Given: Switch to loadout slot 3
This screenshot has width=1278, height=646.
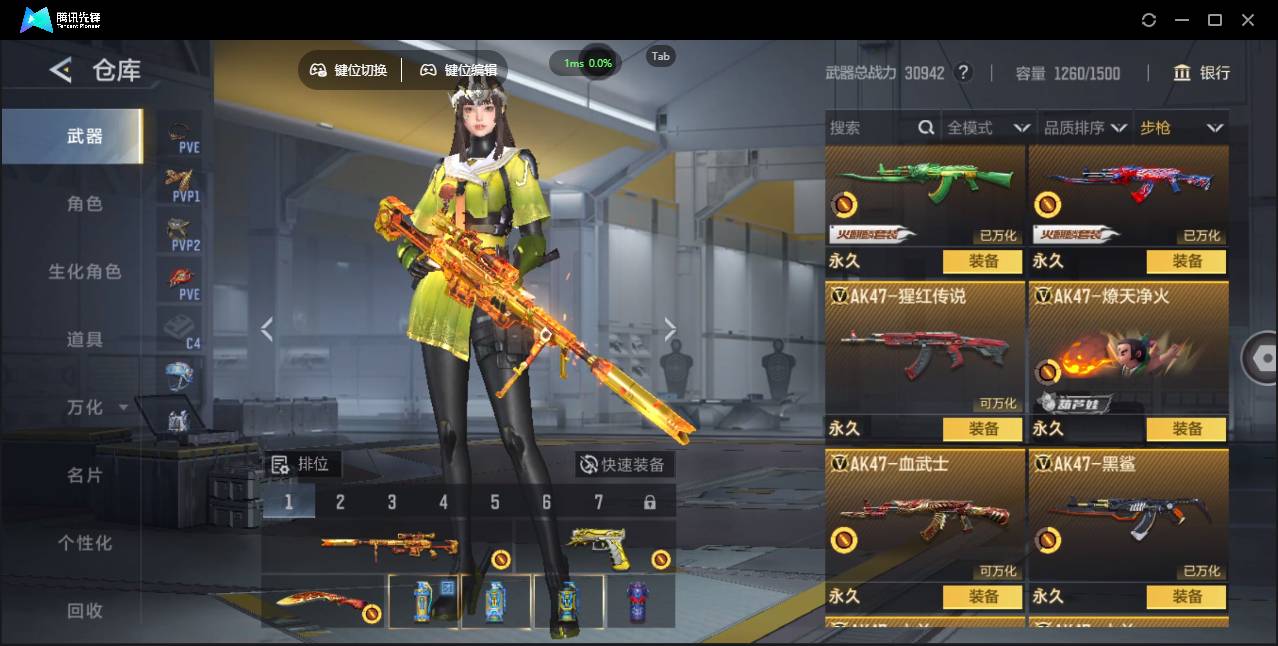Looking at the screenshot, I should 392,502.
